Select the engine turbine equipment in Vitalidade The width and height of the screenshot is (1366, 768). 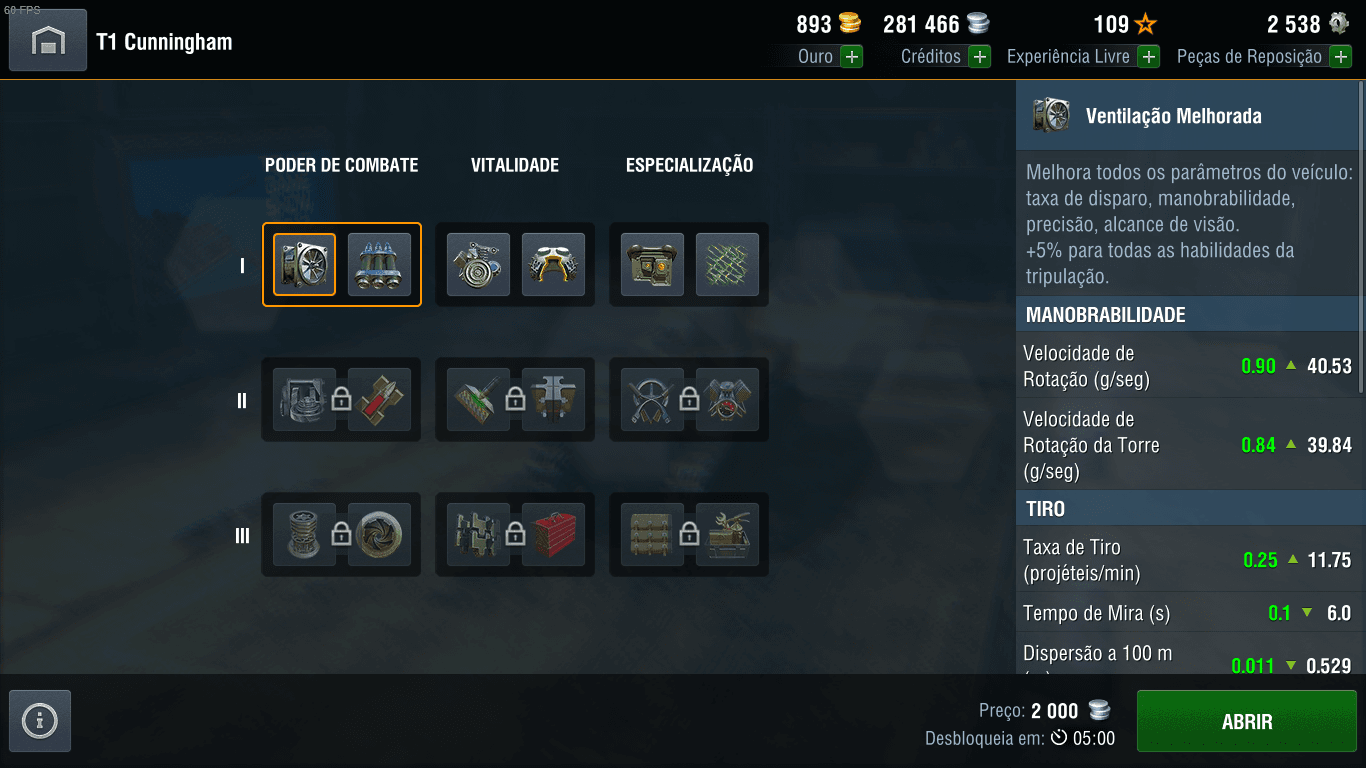[478, 265]
